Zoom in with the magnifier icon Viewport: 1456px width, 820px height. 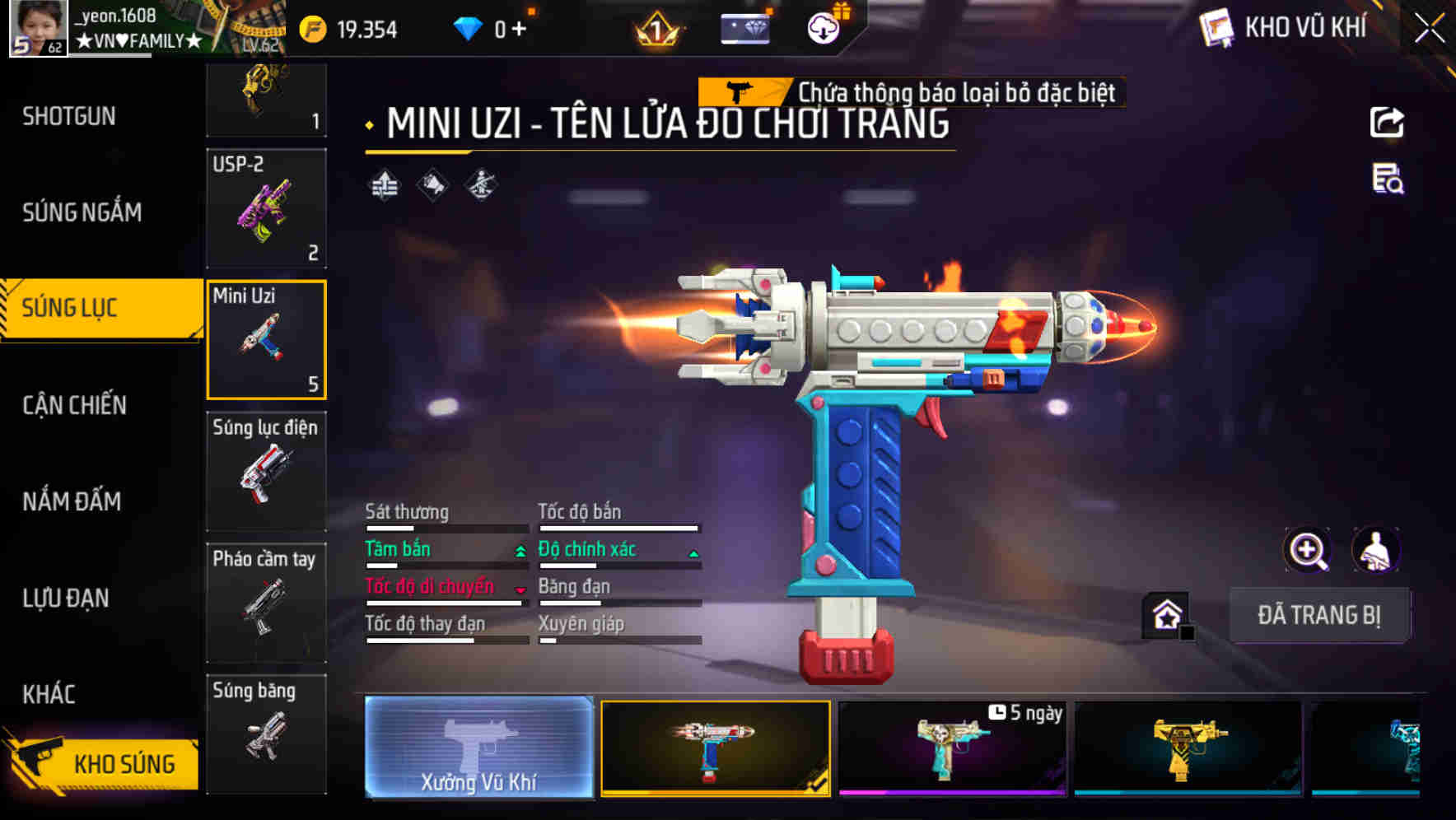click(1308, 550)
